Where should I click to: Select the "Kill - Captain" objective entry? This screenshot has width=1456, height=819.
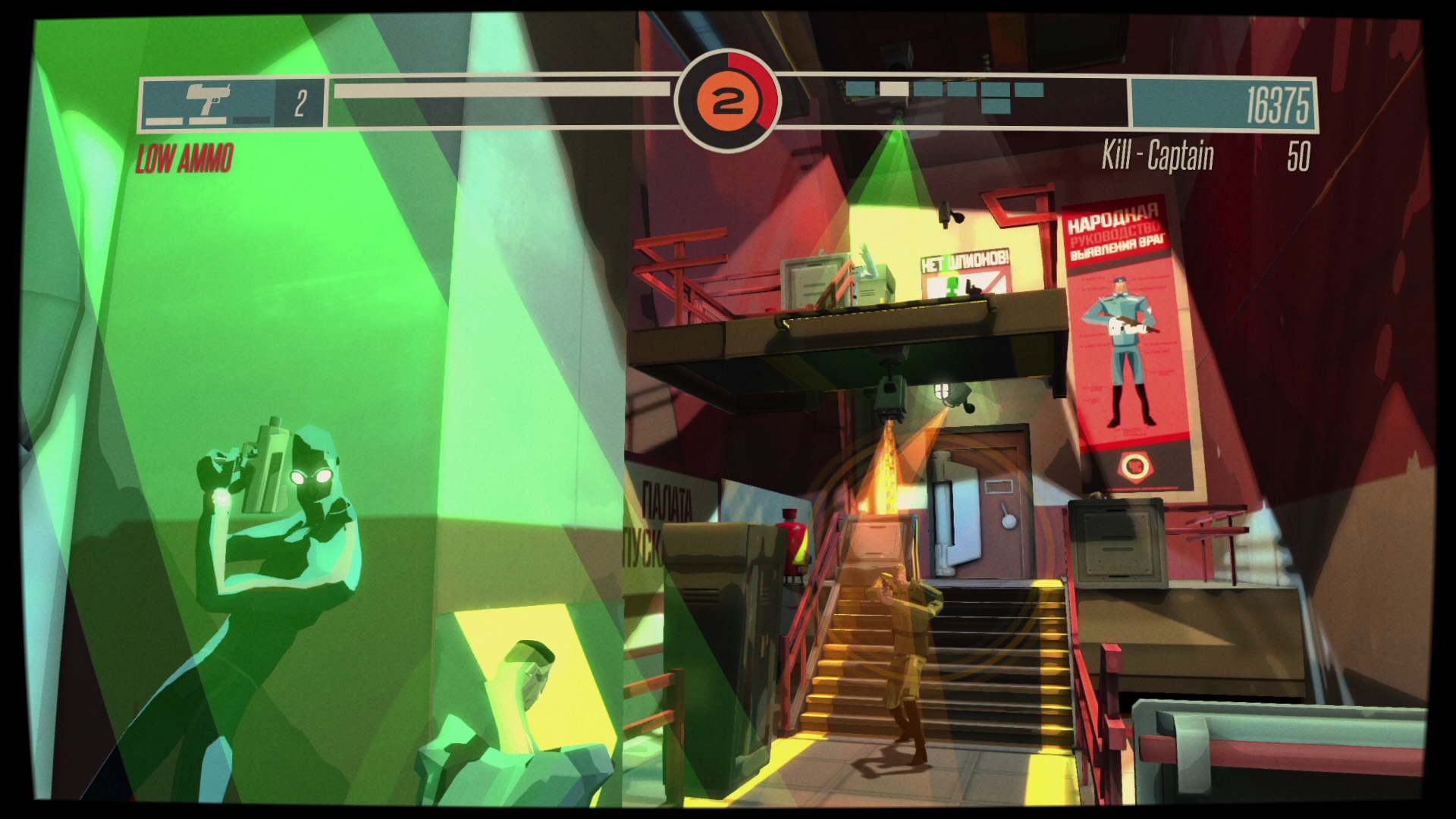click(1159, 157)
